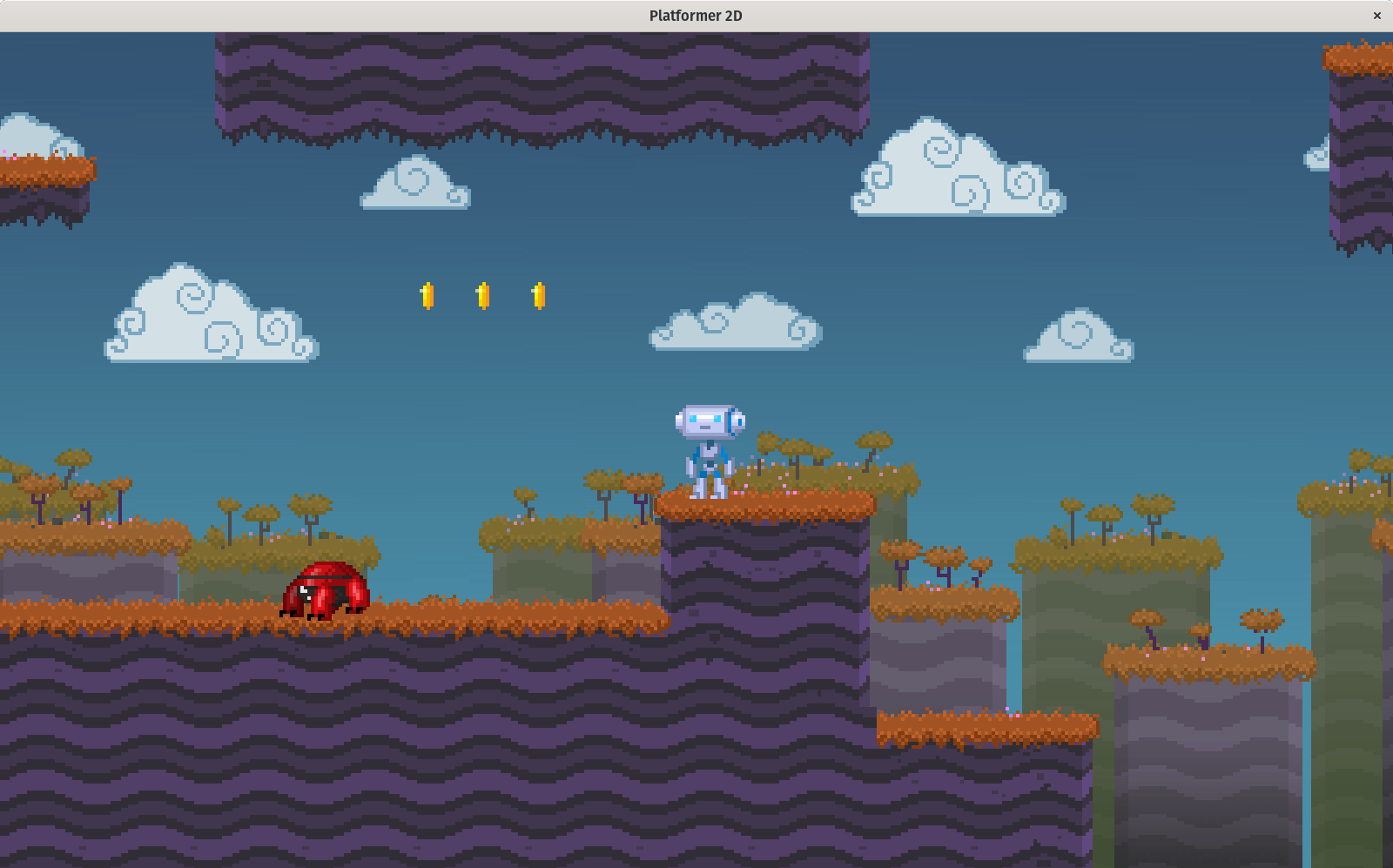The image size is (1393, 868).
Task: Collect the leftmost gold coin
Action: [427, 294]
